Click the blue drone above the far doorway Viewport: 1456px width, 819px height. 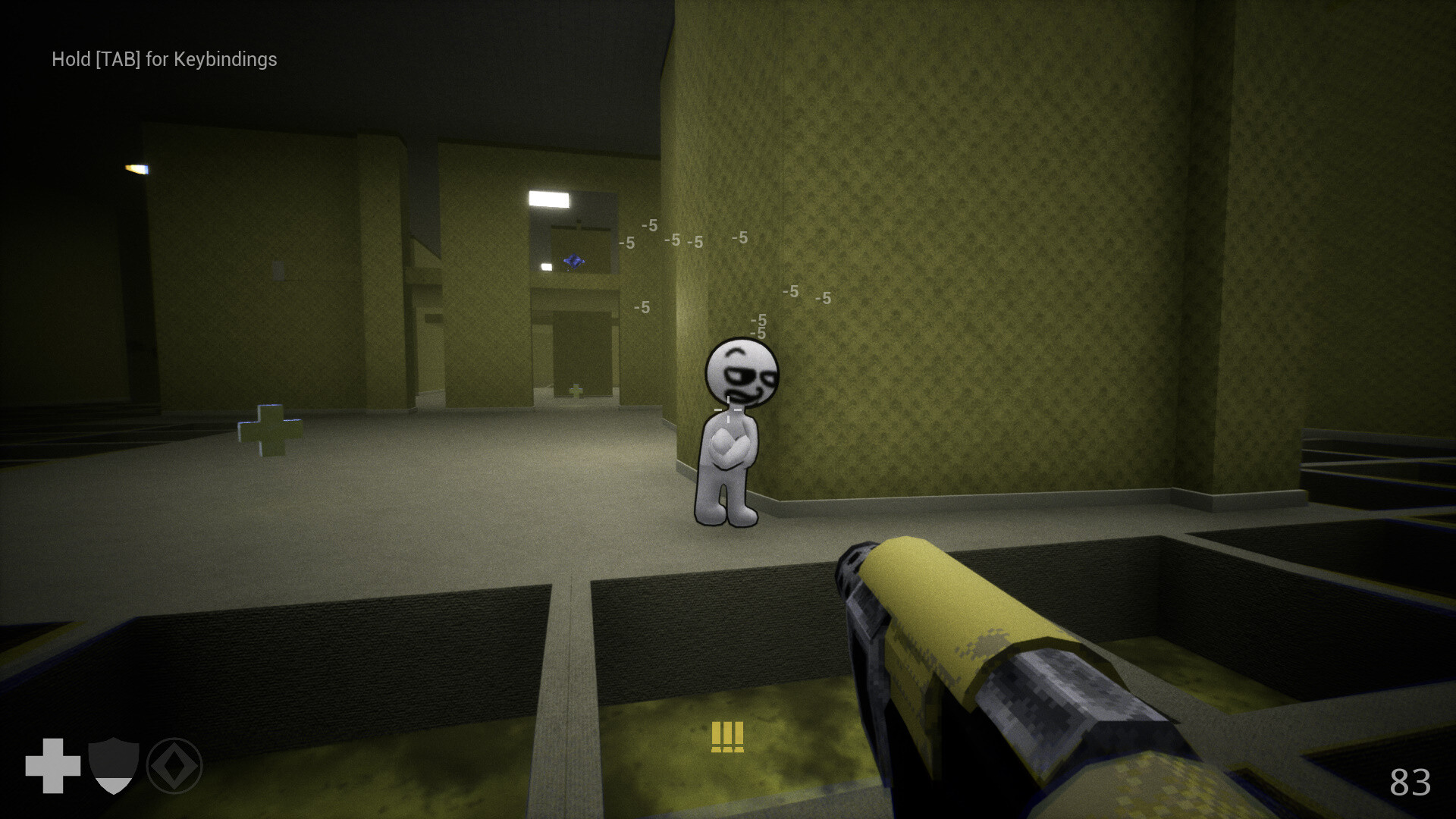[x=575, y=260]
